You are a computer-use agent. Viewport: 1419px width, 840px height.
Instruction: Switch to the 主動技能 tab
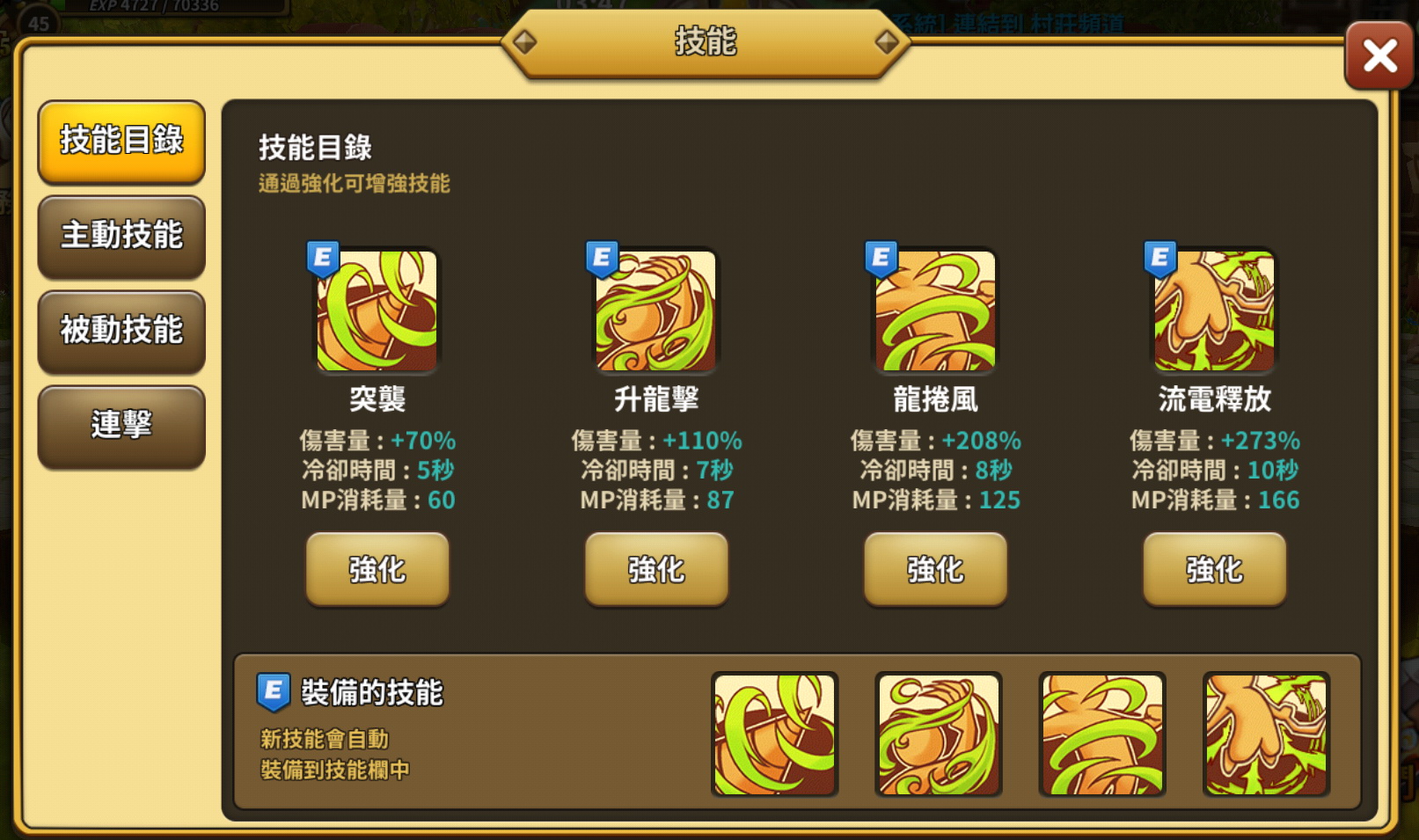[121, 237]
